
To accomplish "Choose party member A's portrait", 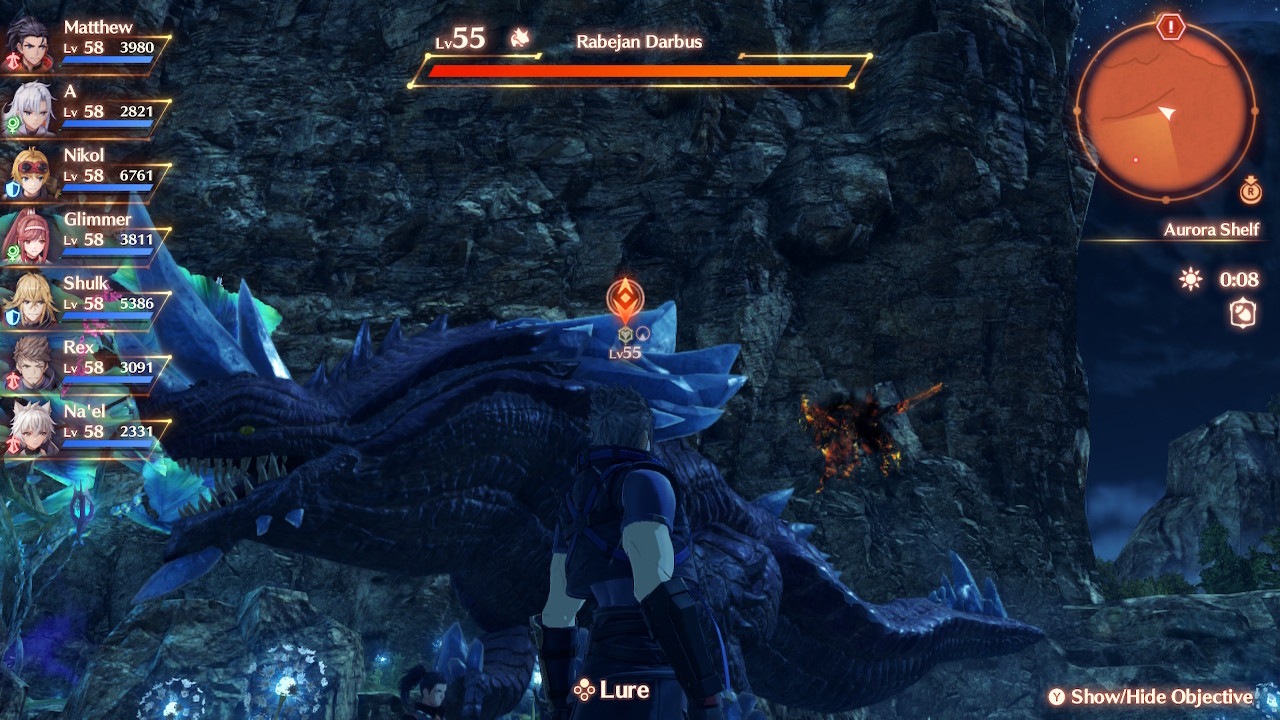I will tap(29, 106).
